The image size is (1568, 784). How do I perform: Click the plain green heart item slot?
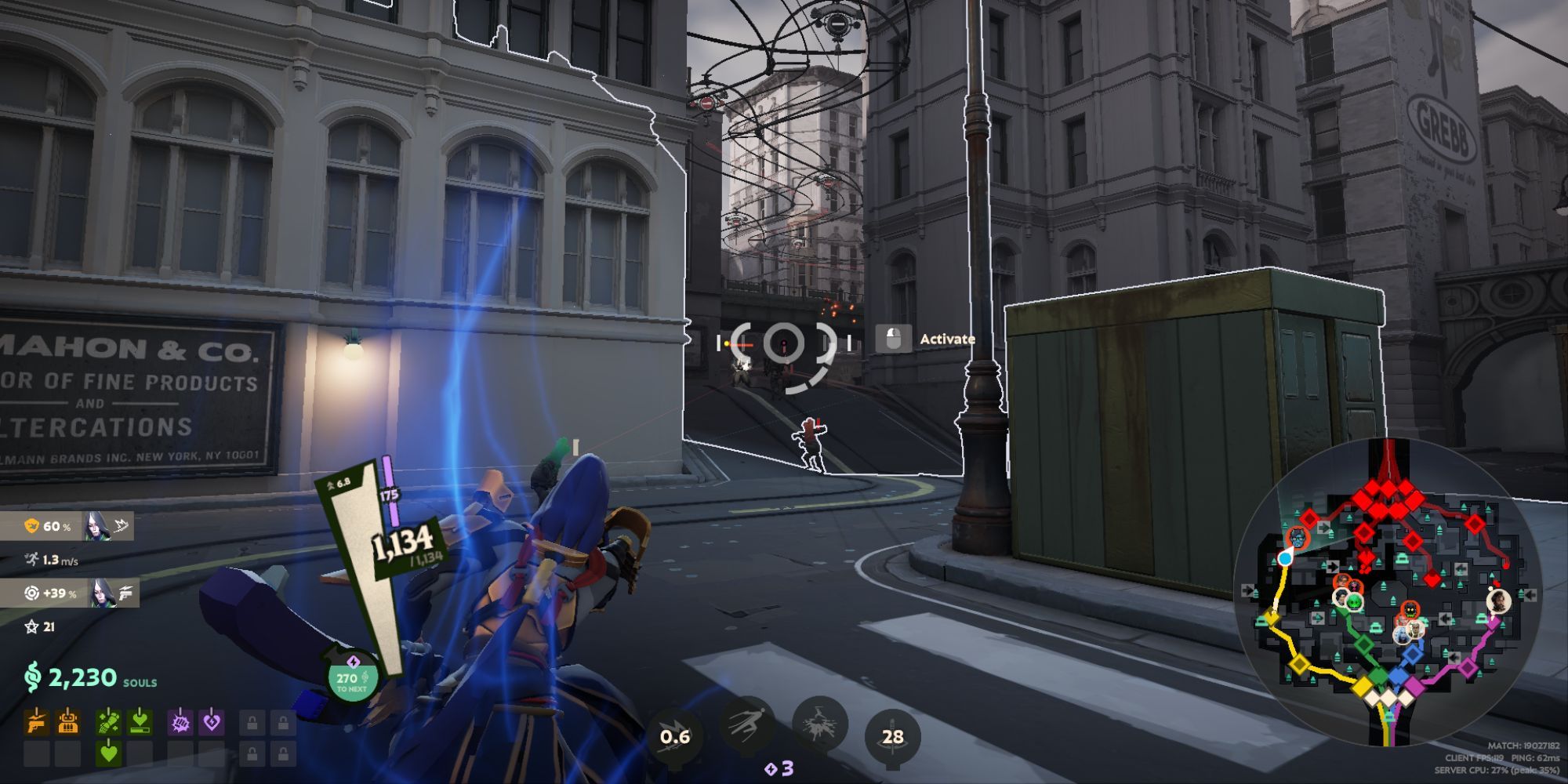click(x=109, y=754)
